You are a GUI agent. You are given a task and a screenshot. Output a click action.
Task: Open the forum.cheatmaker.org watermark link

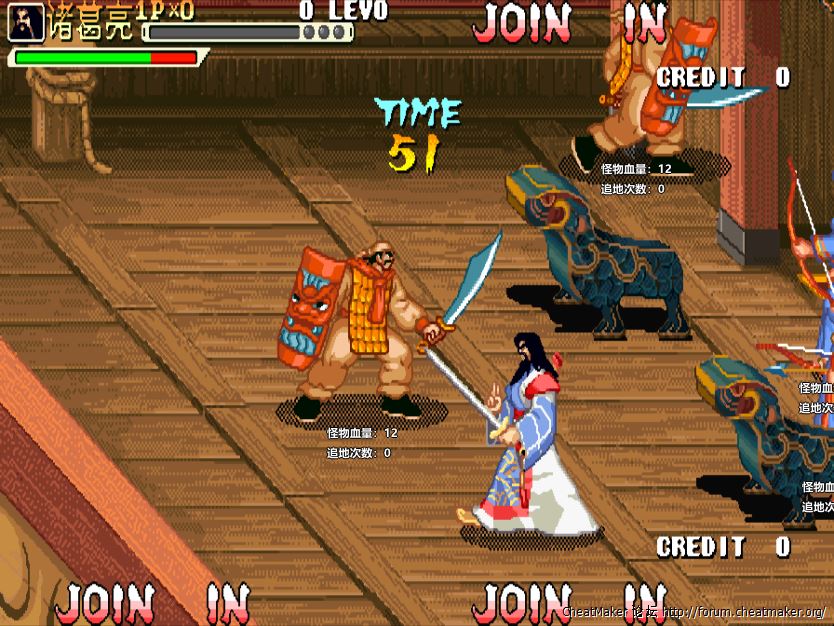coord(744,612)
